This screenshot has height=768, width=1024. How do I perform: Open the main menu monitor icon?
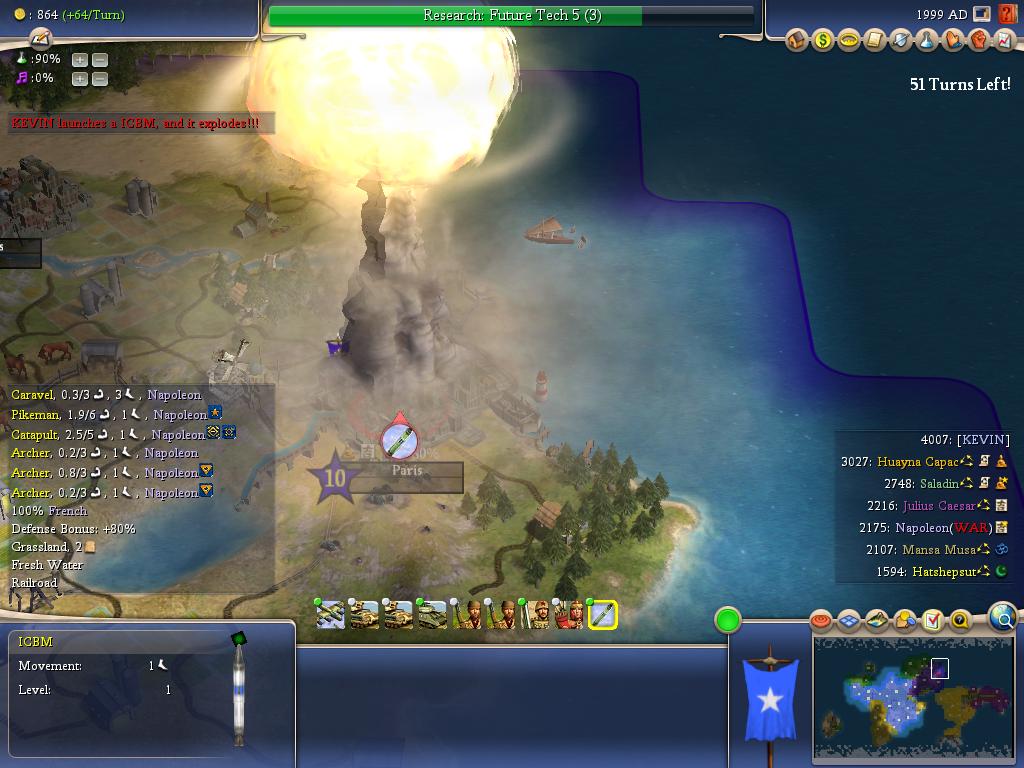(982, 14)
